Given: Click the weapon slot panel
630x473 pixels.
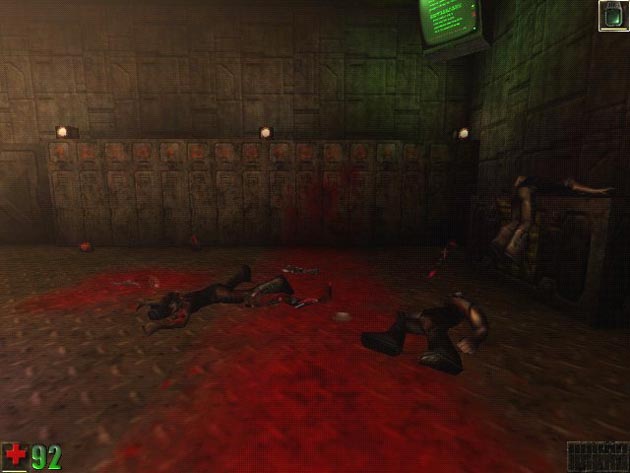Looking at the screenshot, I should click(x=596, y=456).
